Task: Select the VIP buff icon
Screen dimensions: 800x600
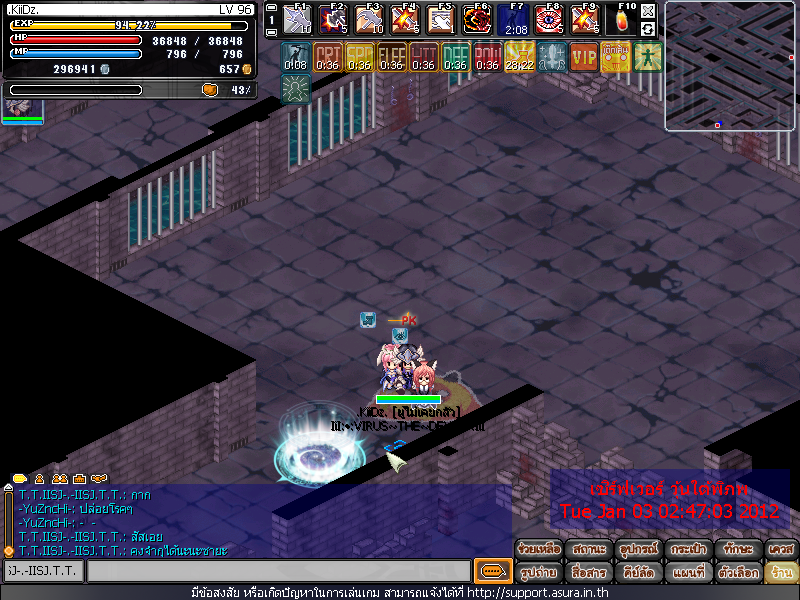Action: (583, 57)
